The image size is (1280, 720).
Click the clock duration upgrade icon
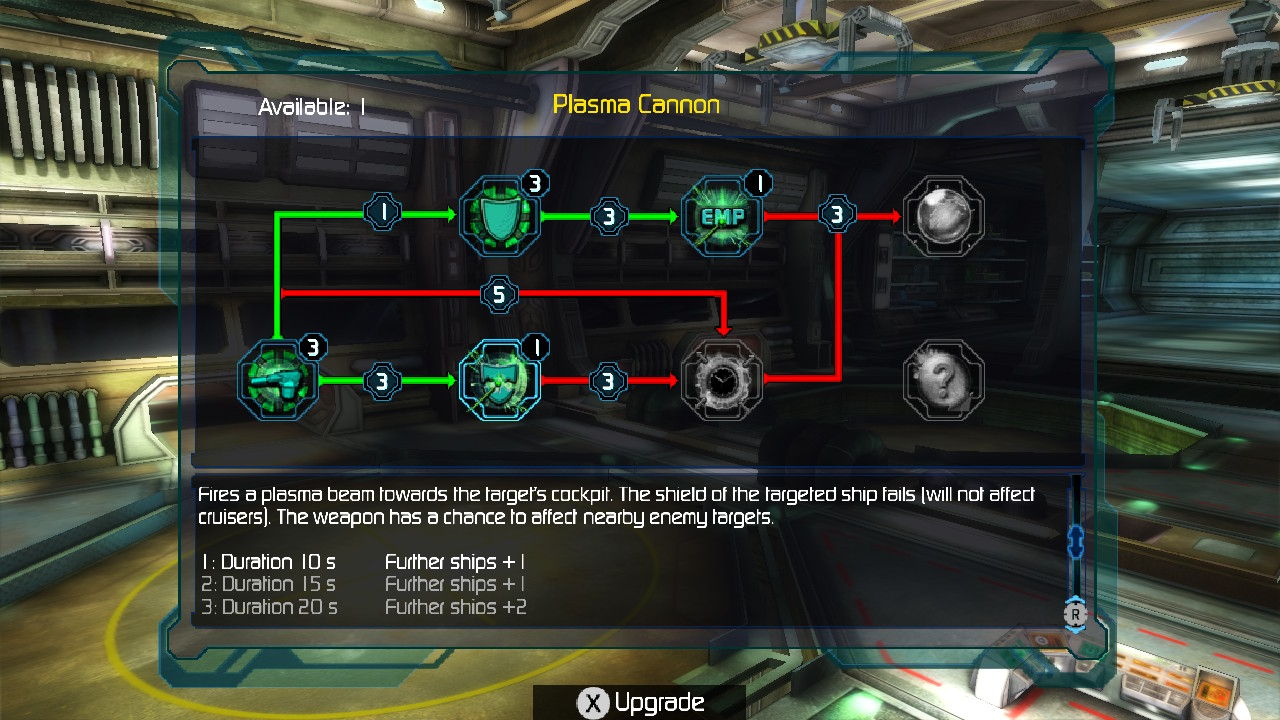click(x=722, y=380)
